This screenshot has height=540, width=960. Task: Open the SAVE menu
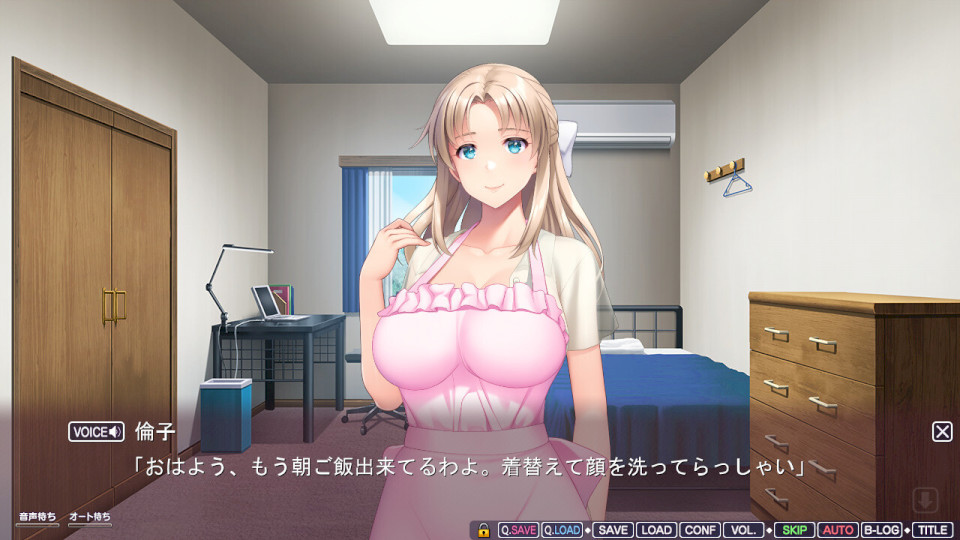click(x=612, y=530)
